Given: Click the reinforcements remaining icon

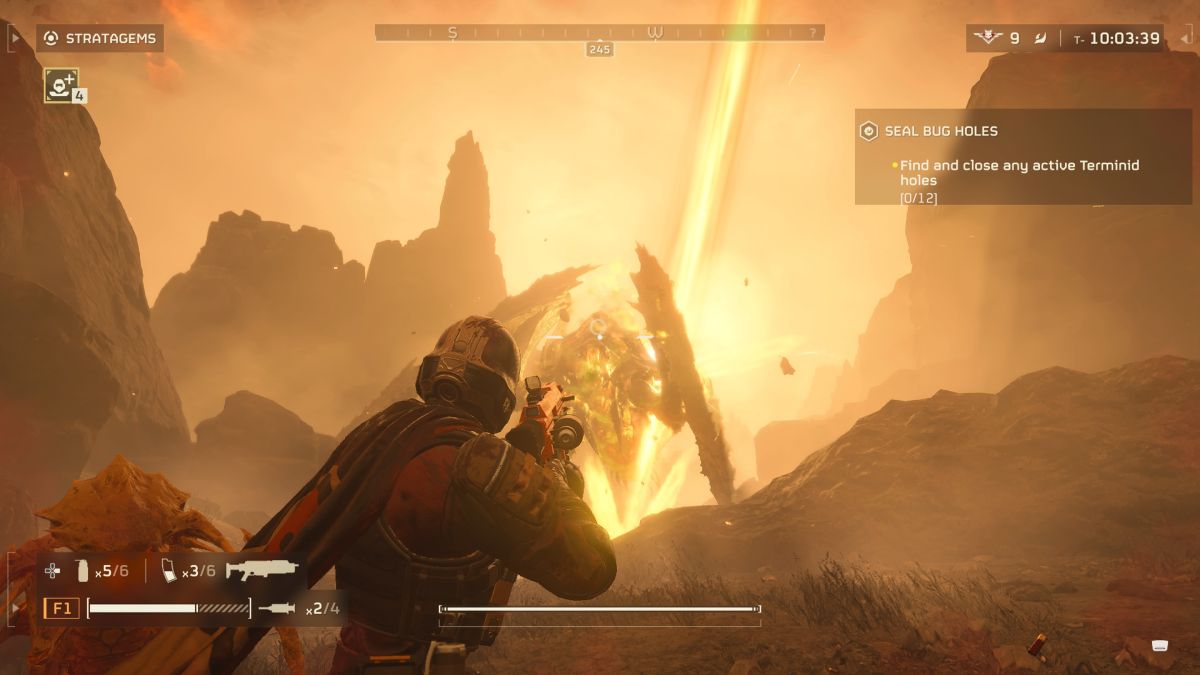Looking at the screenshot, I should point(989,38).
